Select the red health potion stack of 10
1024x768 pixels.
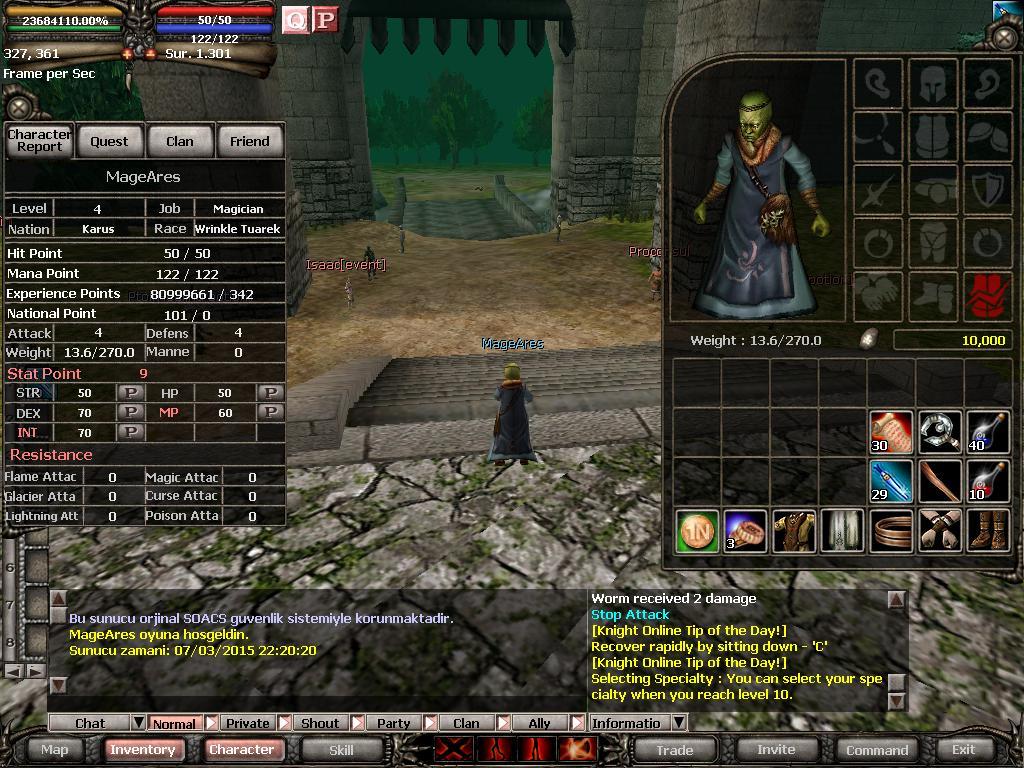pyautogui.click(x=987, y=481)
